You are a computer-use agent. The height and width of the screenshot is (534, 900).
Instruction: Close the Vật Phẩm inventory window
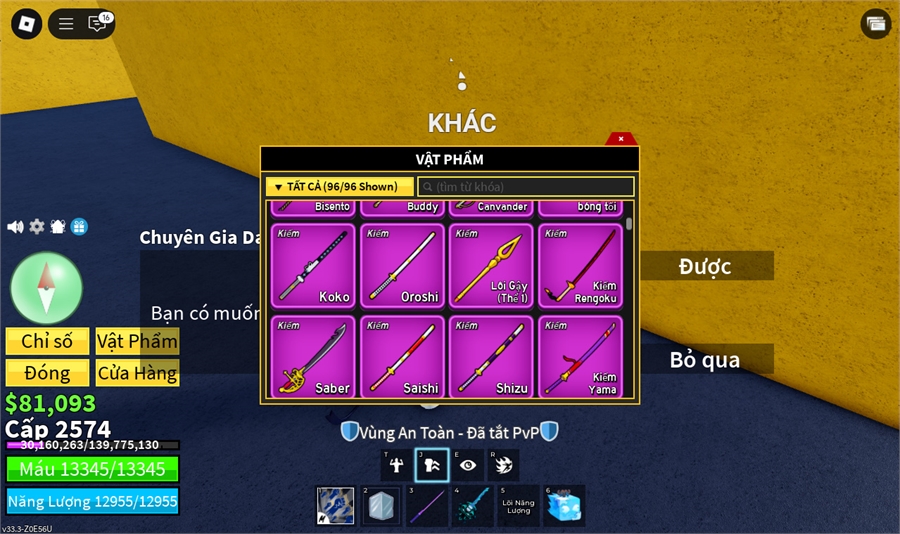pyautogui.click(x=621, y=139)
